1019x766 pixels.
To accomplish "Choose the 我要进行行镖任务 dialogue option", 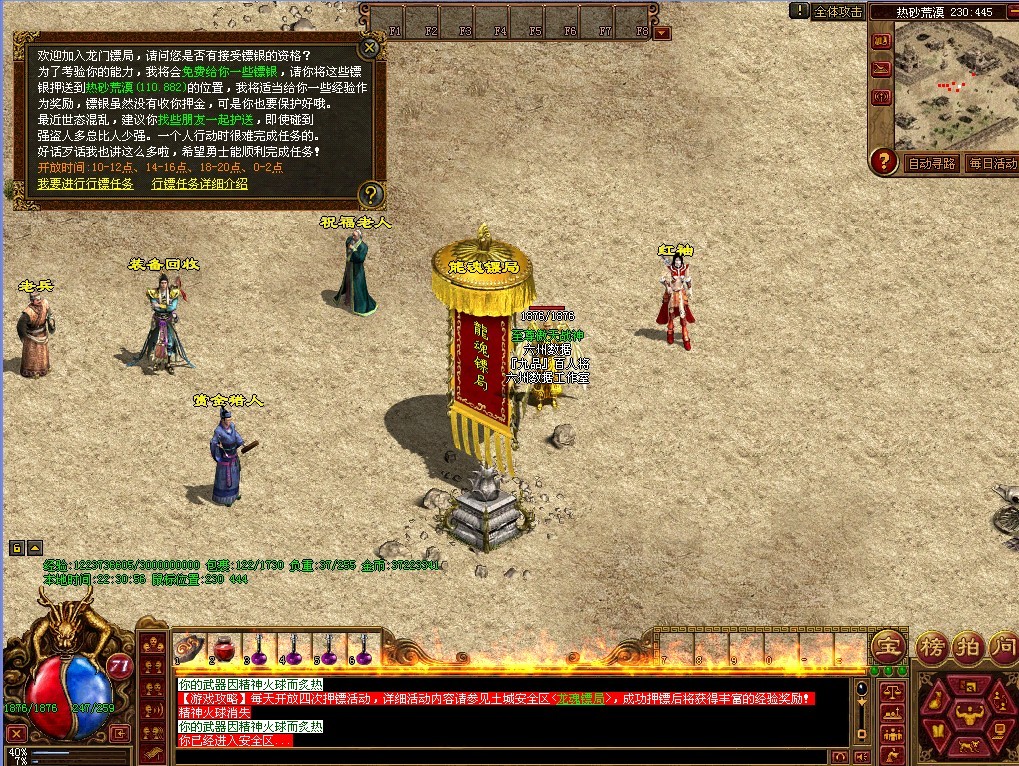I will tap(85, 184).
